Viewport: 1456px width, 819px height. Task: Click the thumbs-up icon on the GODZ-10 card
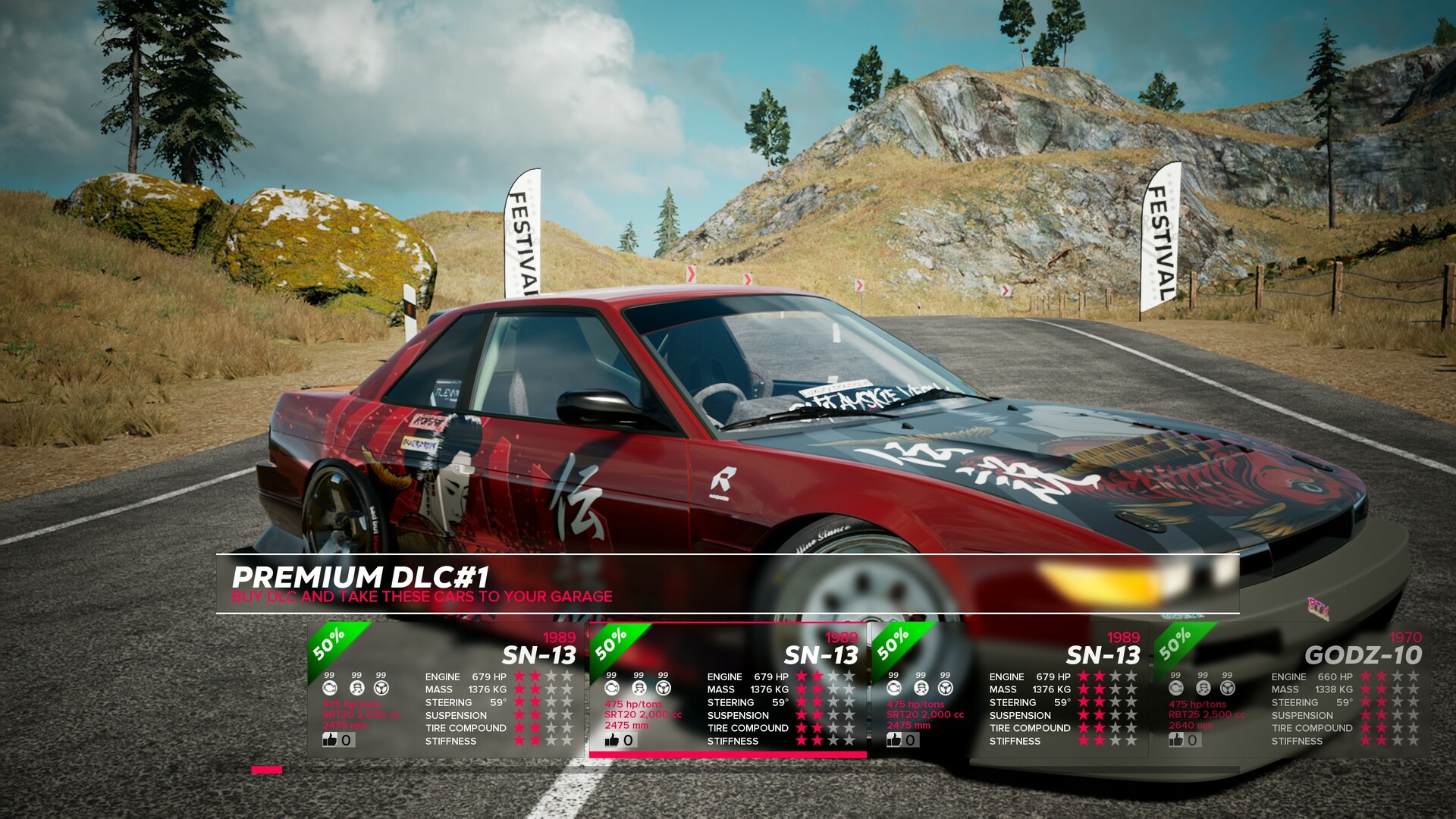[1176, 740]
